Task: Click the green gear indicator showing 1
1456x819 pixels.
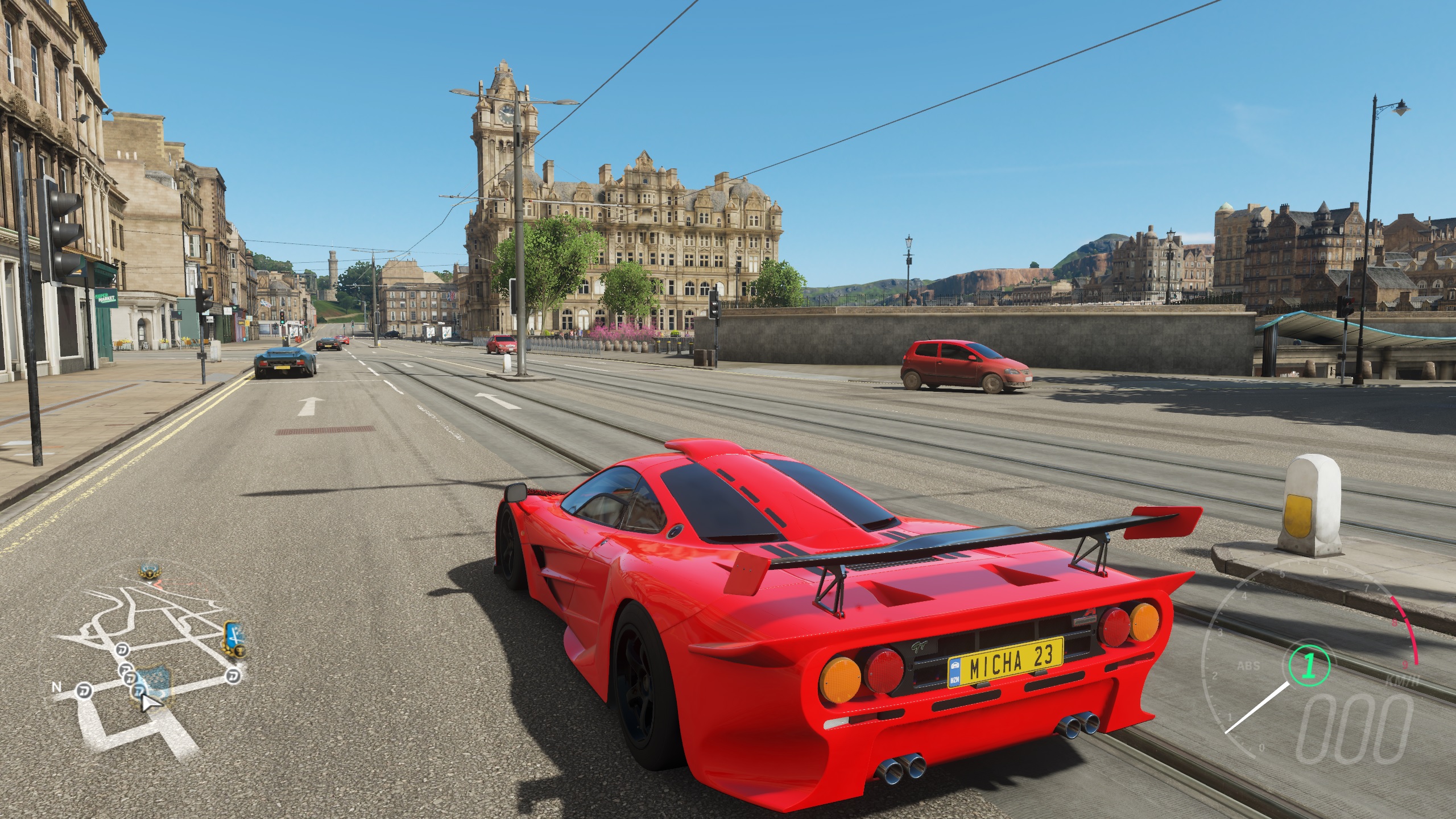Action: (x=1310, y=666)
